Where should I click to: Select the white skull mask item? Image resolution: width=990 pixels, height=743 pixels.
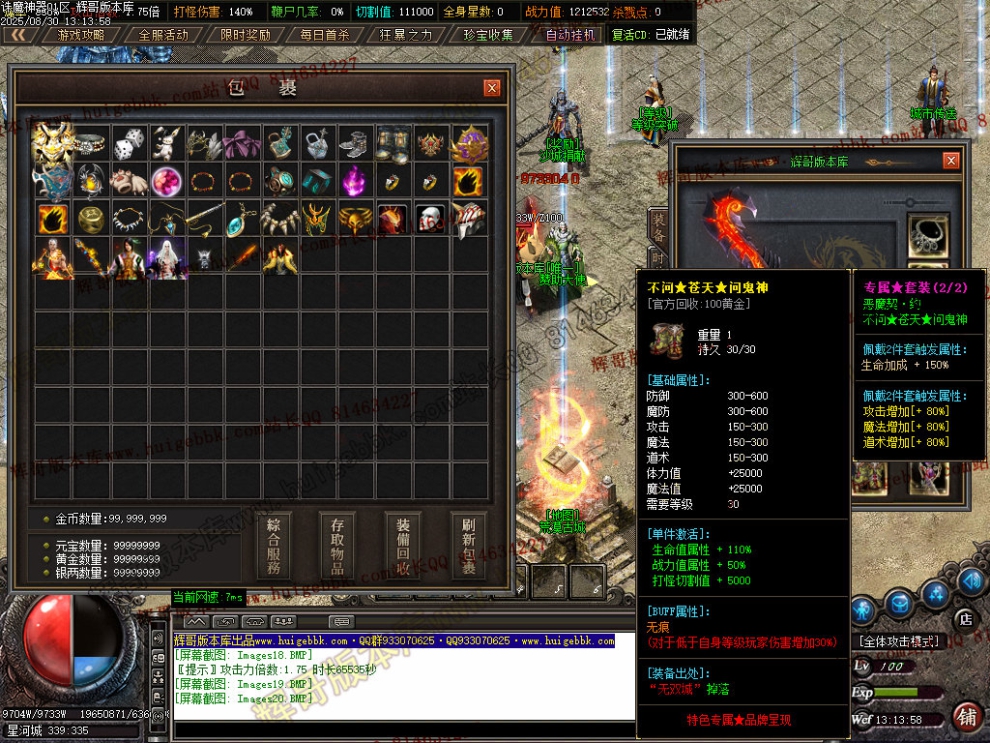[x=431, y=219]
